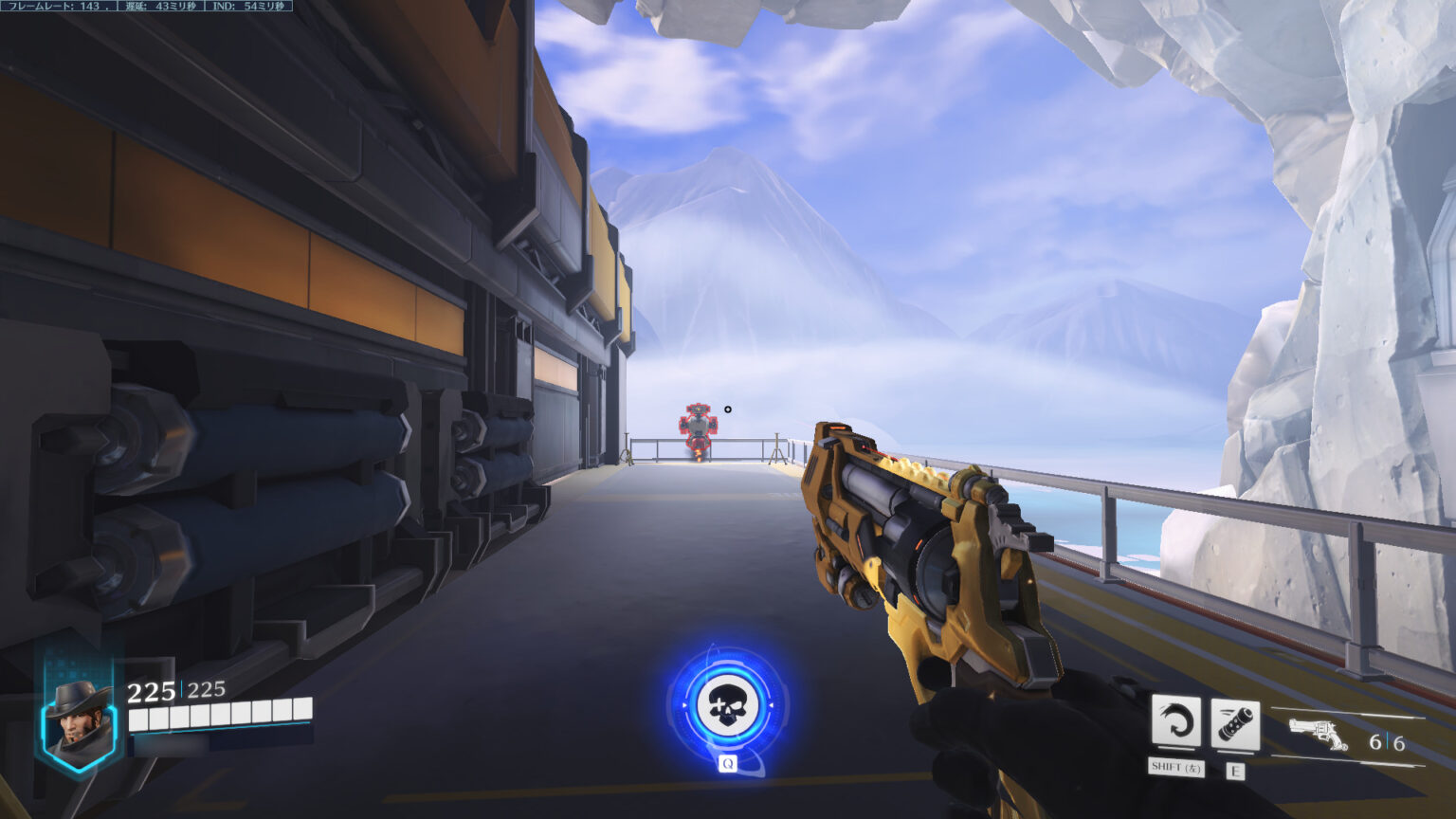Click the crosshair dot reticle
Viewport: 1456px width, 819px height.
(x=728, y=409)
